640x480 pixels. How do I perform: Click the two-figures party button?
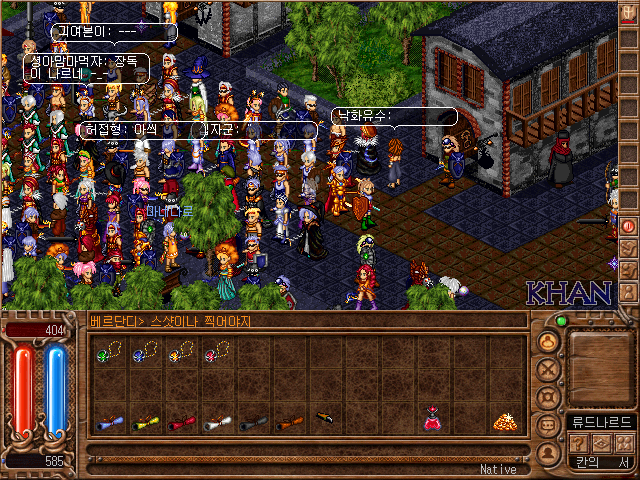[623, 443]
